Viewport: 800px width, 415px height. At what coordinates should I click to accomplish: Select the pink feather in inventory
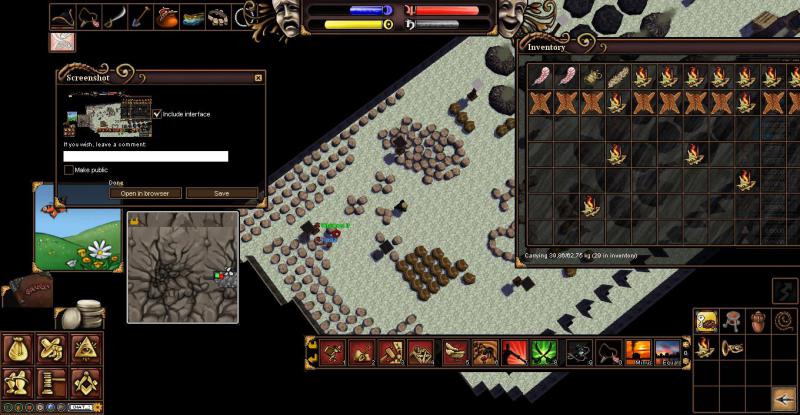coord(542,77)
